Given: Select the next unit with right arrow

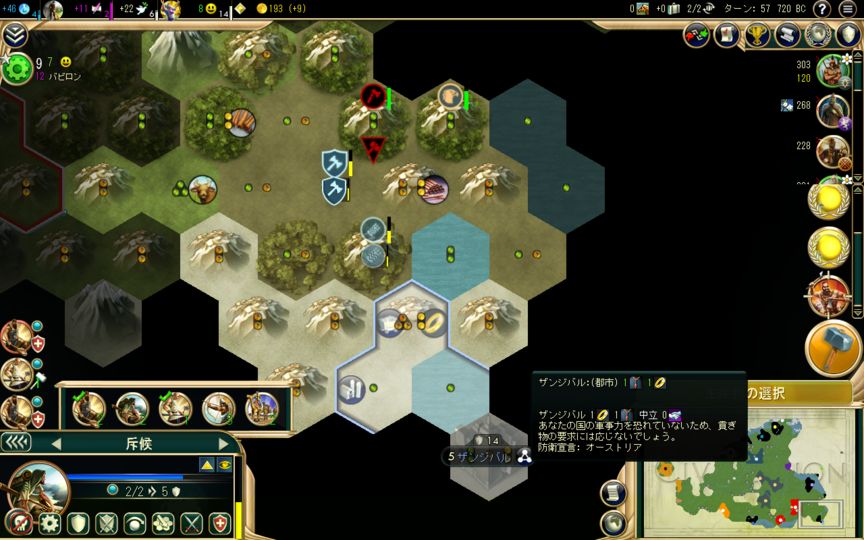Looking at the screenshot, I should tap(224, 444).
